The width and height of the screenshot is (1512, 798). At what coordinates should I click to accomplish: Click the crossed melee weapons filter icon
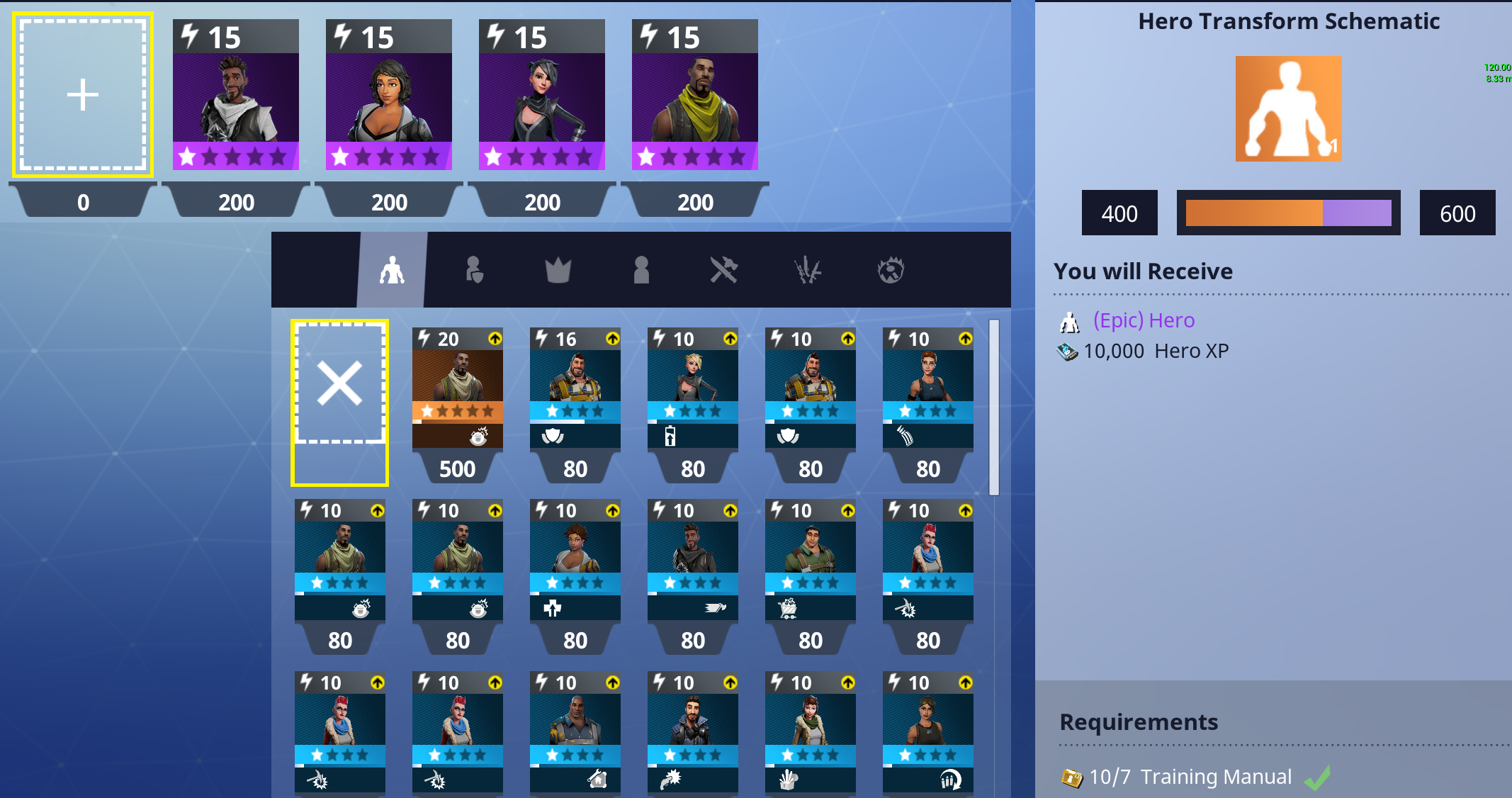tap(724, 270)
